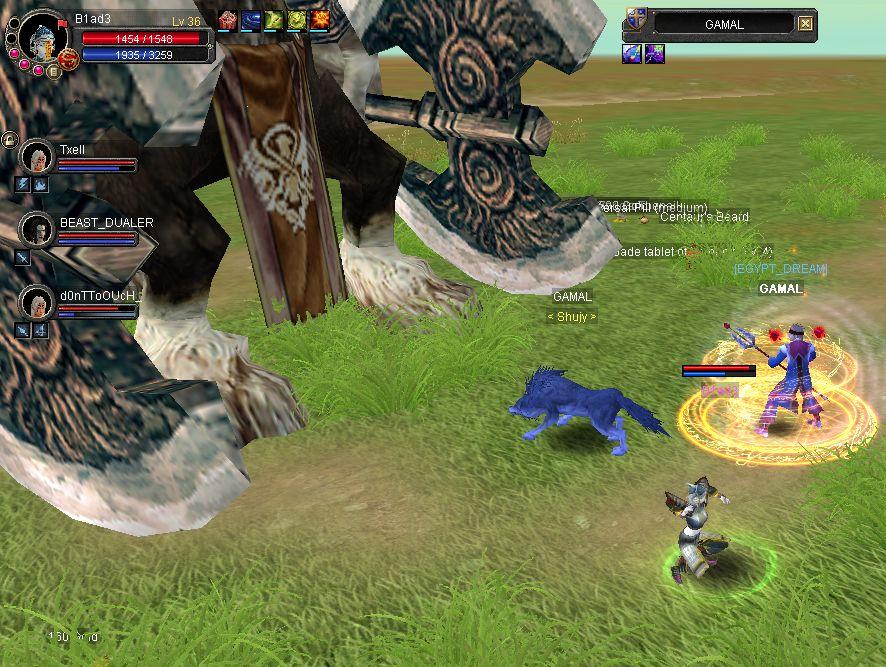
Task: Click the red cube buff icon
Action: pos(227,20)
